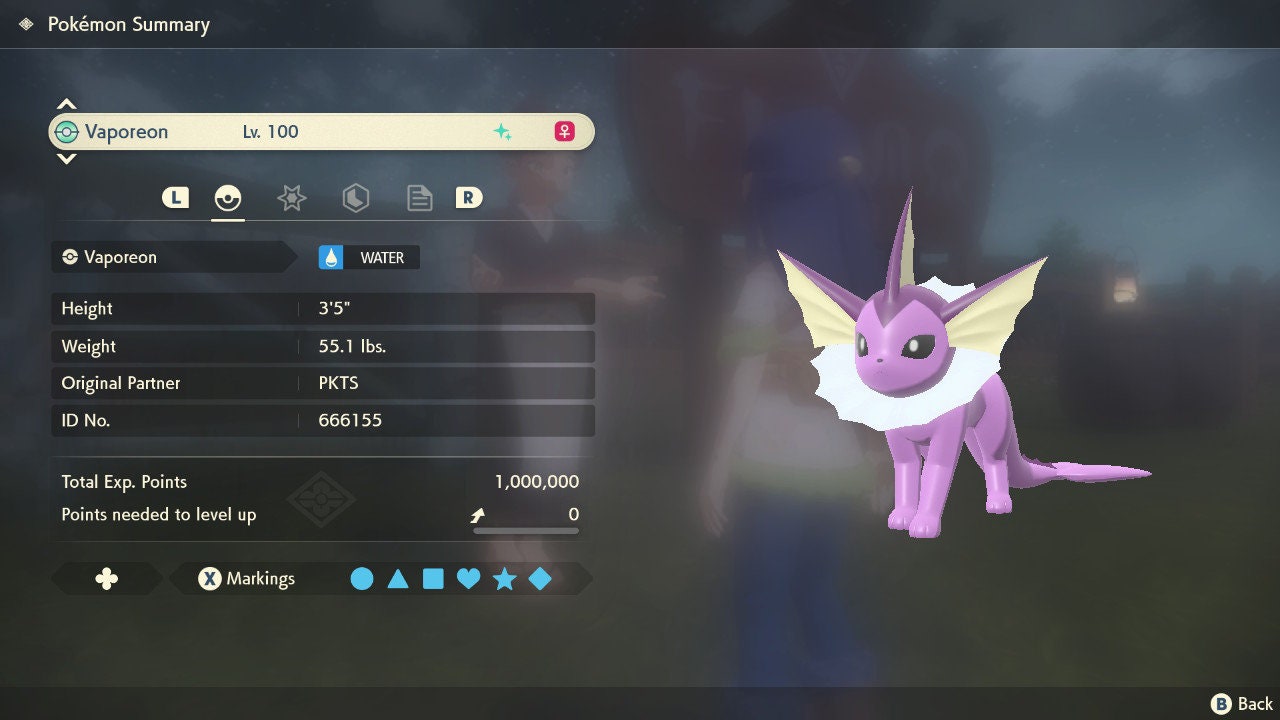
Task: Toggle the diamond marking
Action: (x=540, y=579)
